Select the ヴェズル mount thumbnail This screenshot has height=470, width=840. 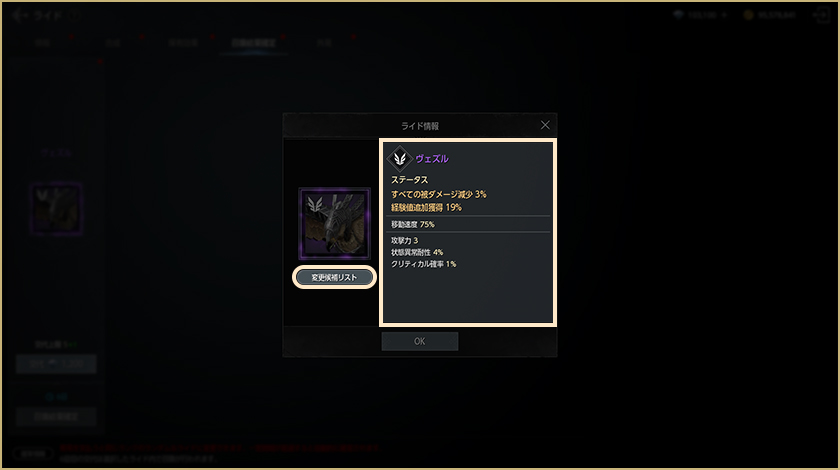[335, 223]
